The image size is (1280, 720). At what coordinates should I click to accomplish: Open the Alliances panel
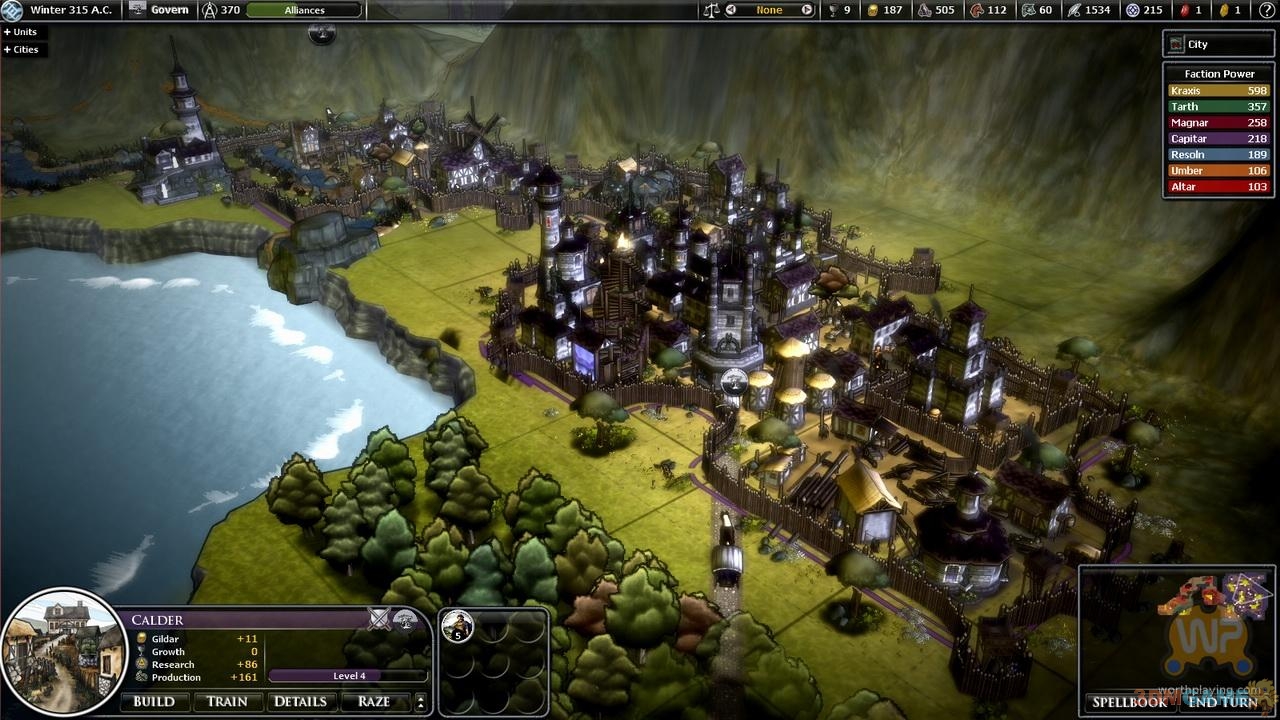coord(304,10)
